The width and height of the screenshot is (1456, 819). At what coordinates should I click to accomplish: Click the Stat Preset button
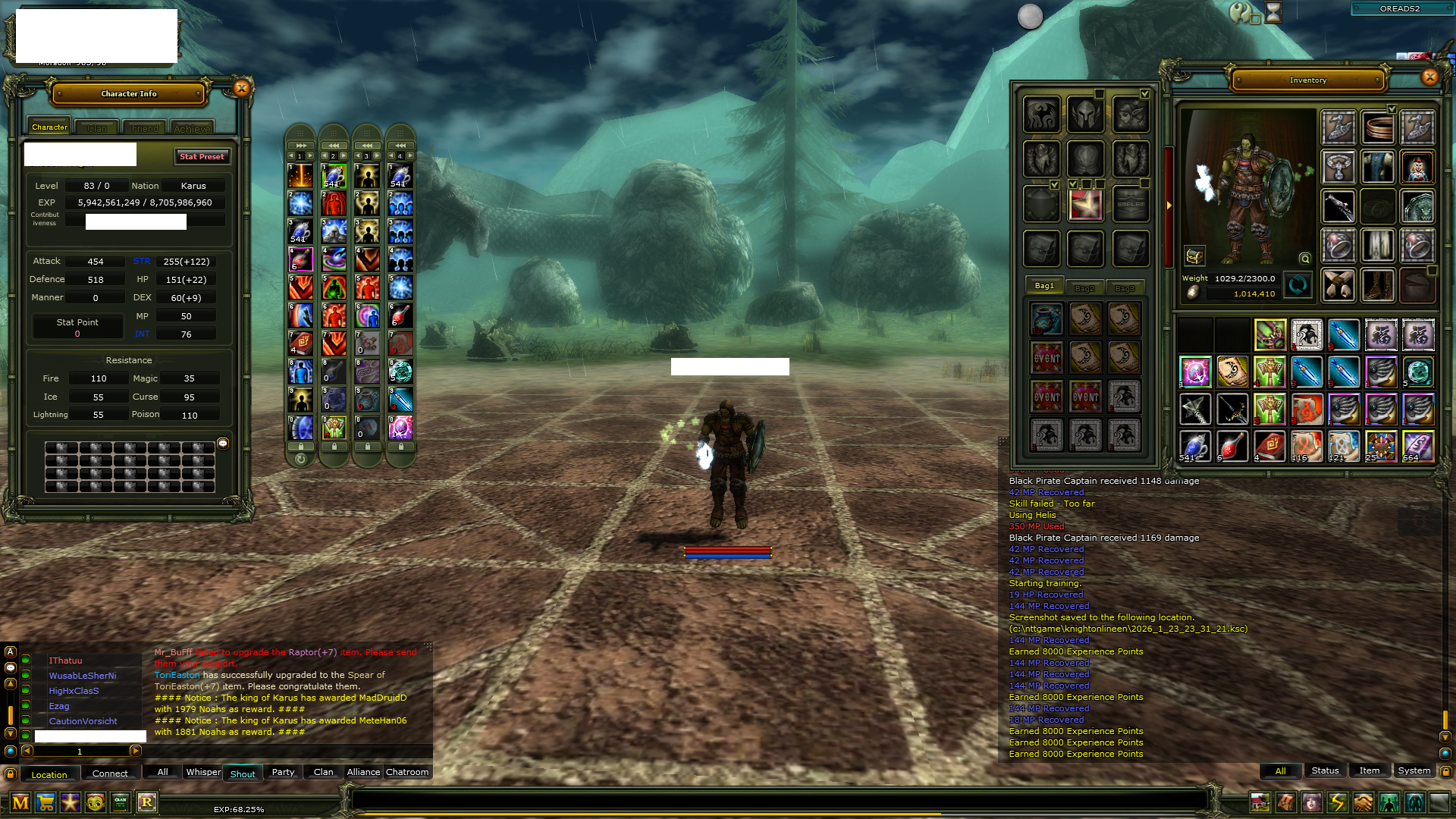(x=202, y=156)
